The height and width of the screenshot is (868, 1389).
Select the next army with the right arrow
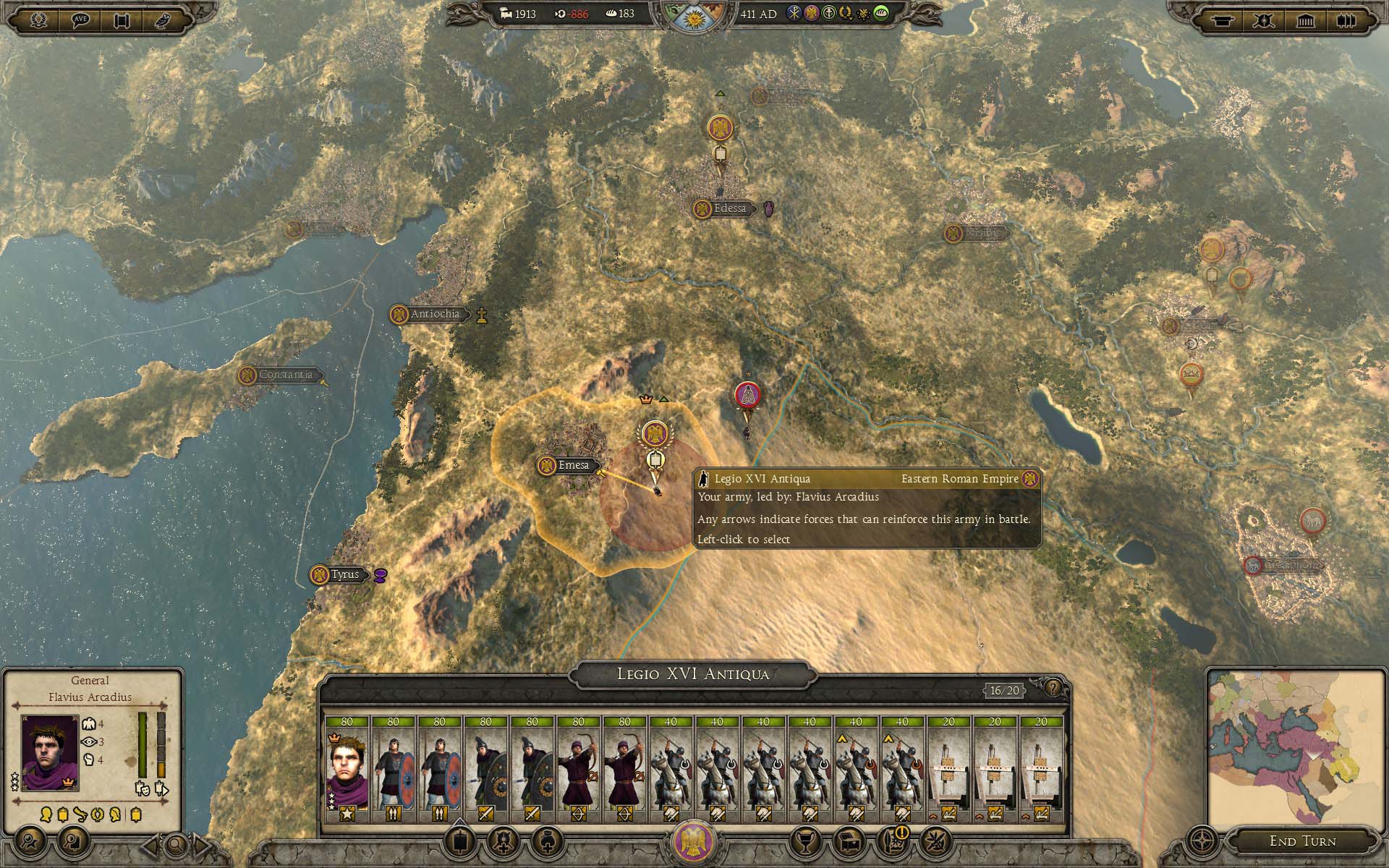[x=203, y=844]
